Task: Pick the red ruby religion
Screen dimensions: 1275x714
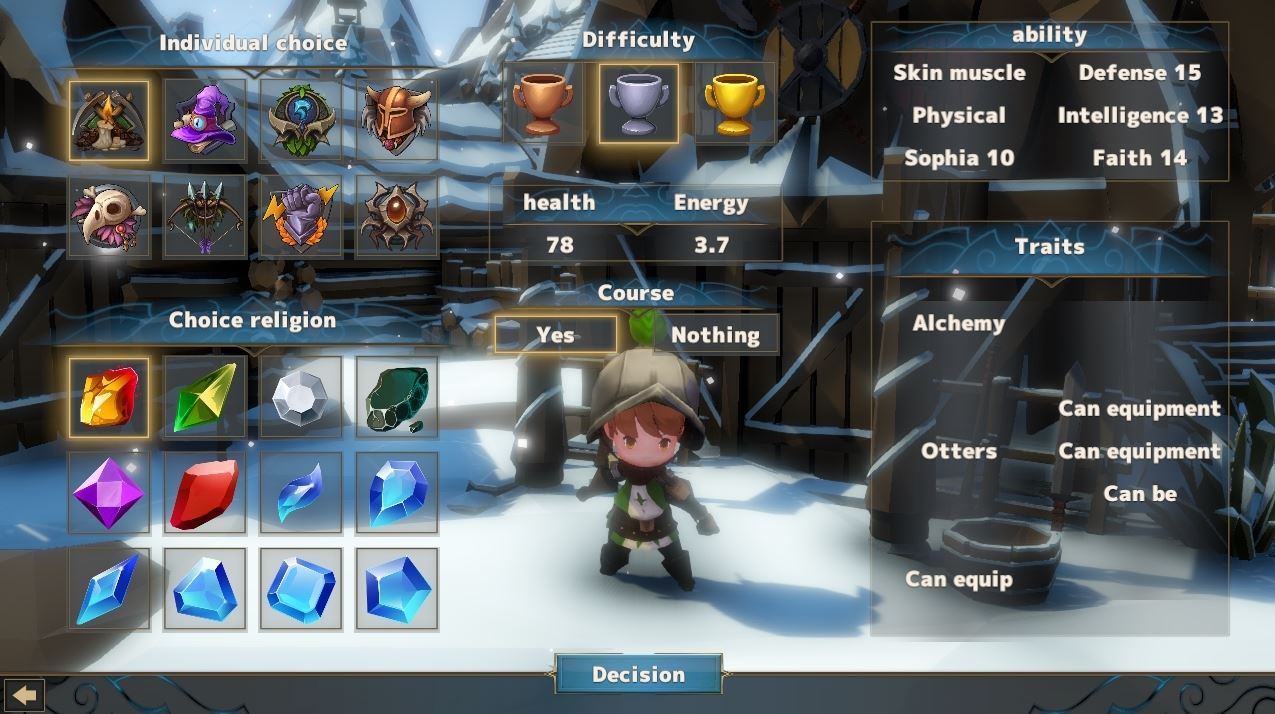Action: pos(205,493)
